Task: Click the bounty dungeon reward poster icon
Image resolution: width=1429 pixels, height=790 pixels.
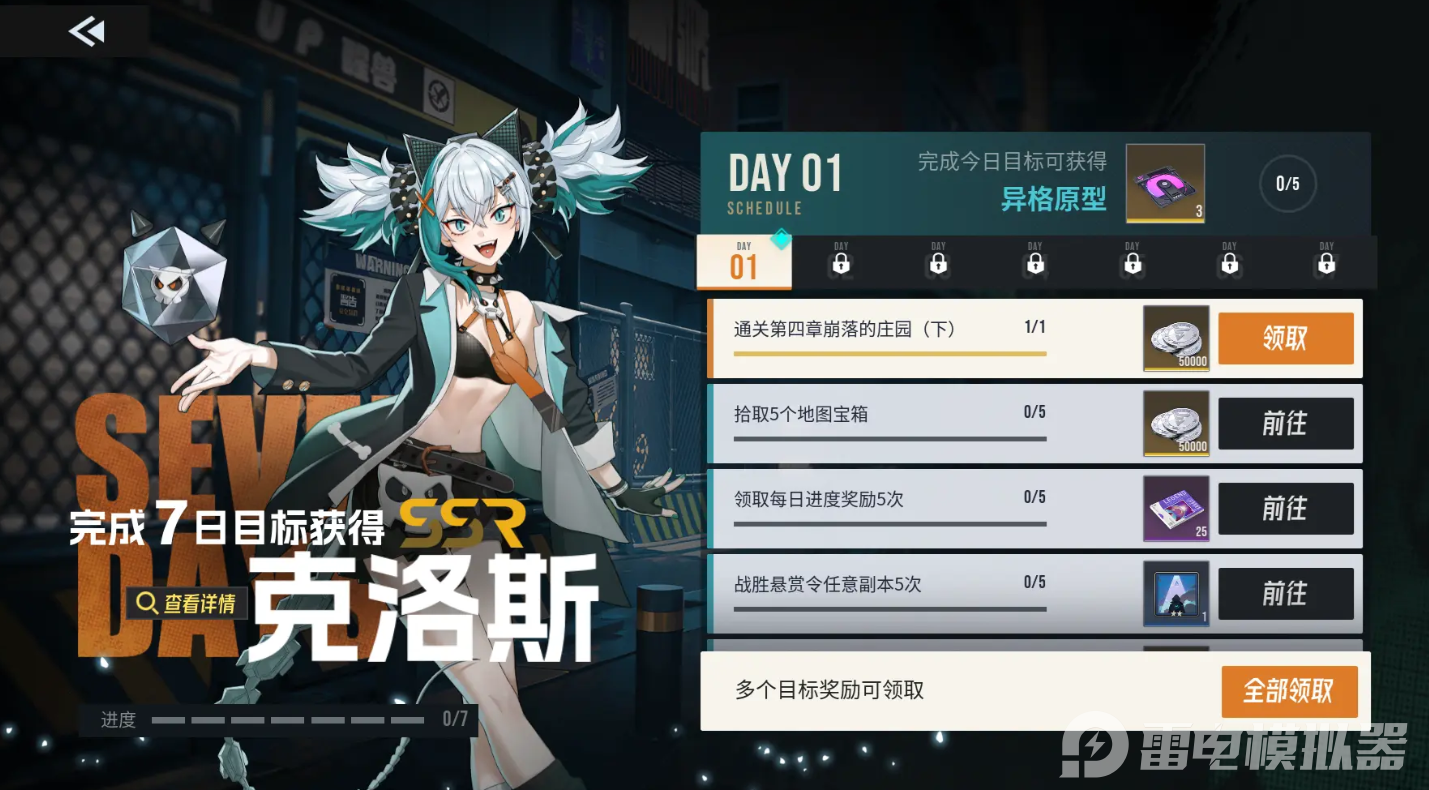Action: [x=1176, y=594]
